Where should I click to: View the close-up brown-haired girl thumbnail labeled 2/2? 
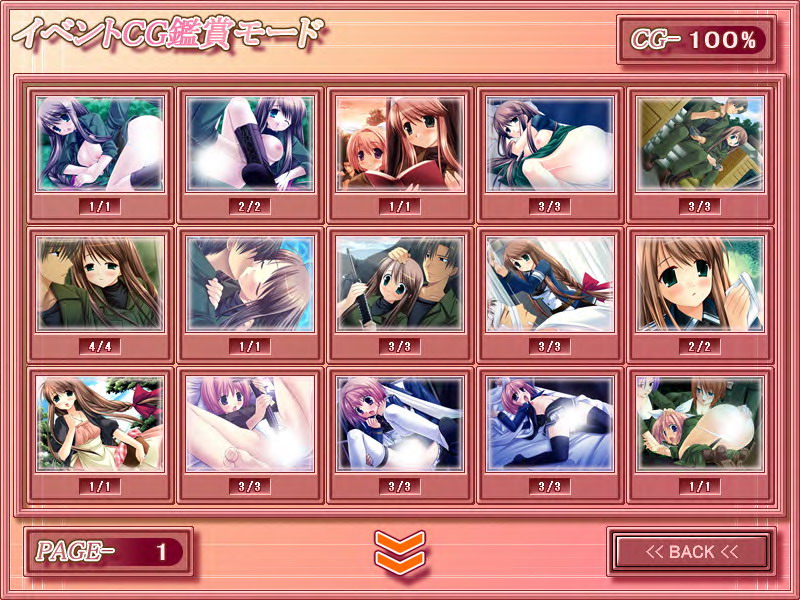tap(699, 284)
